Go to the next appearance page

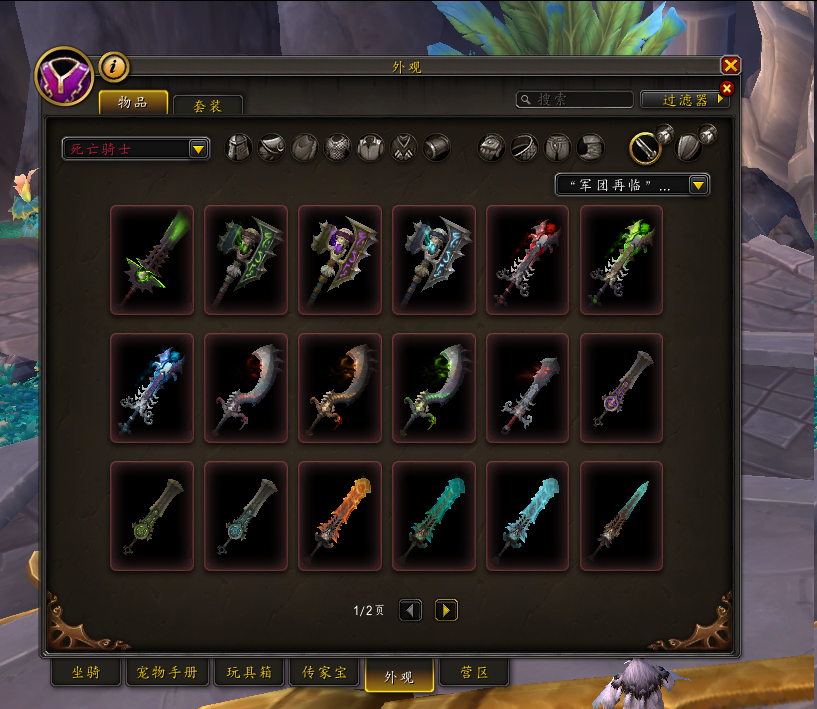[x=446, y=610]
